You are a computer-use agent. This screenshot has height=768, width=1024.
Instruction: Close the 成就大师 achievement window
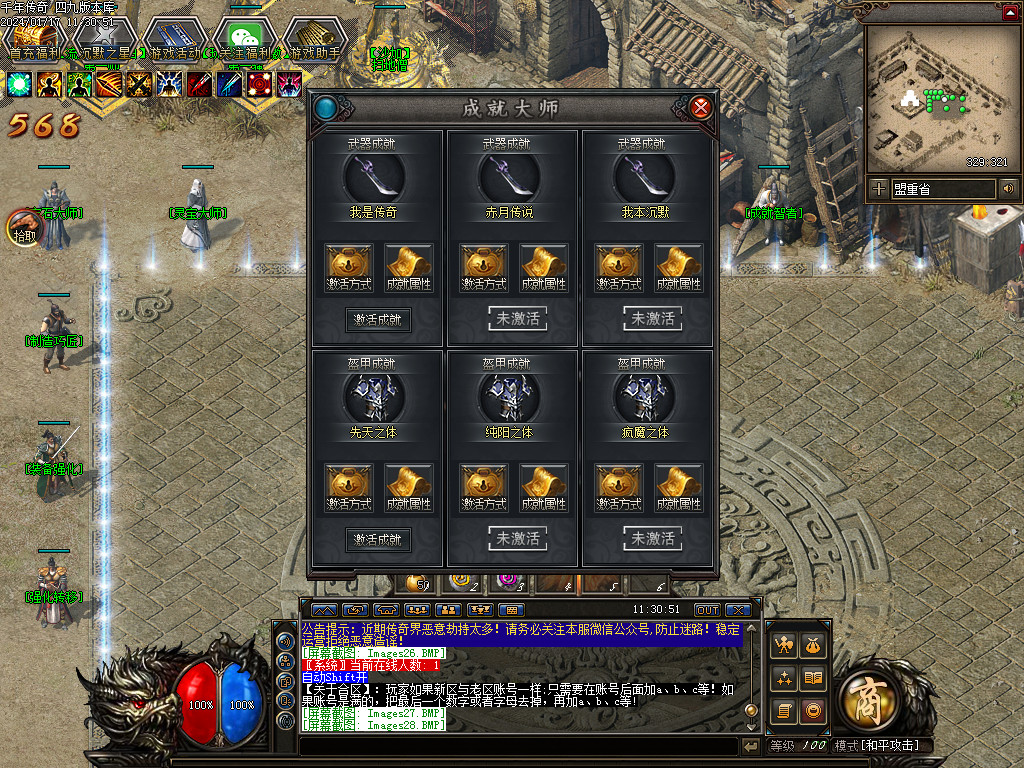(701, 107)
